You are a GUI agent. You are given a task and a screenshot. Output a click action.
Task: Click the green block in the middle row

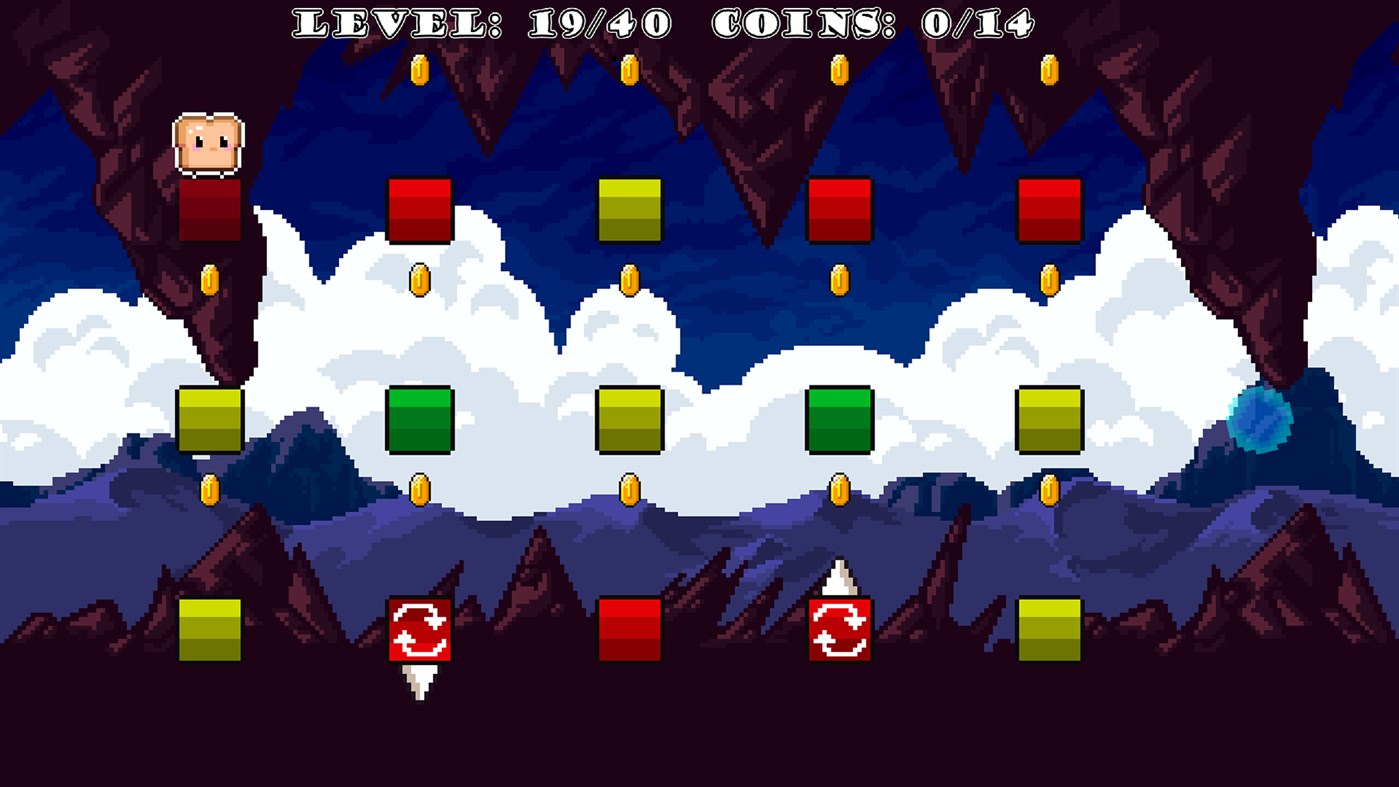tap(419, 418)
